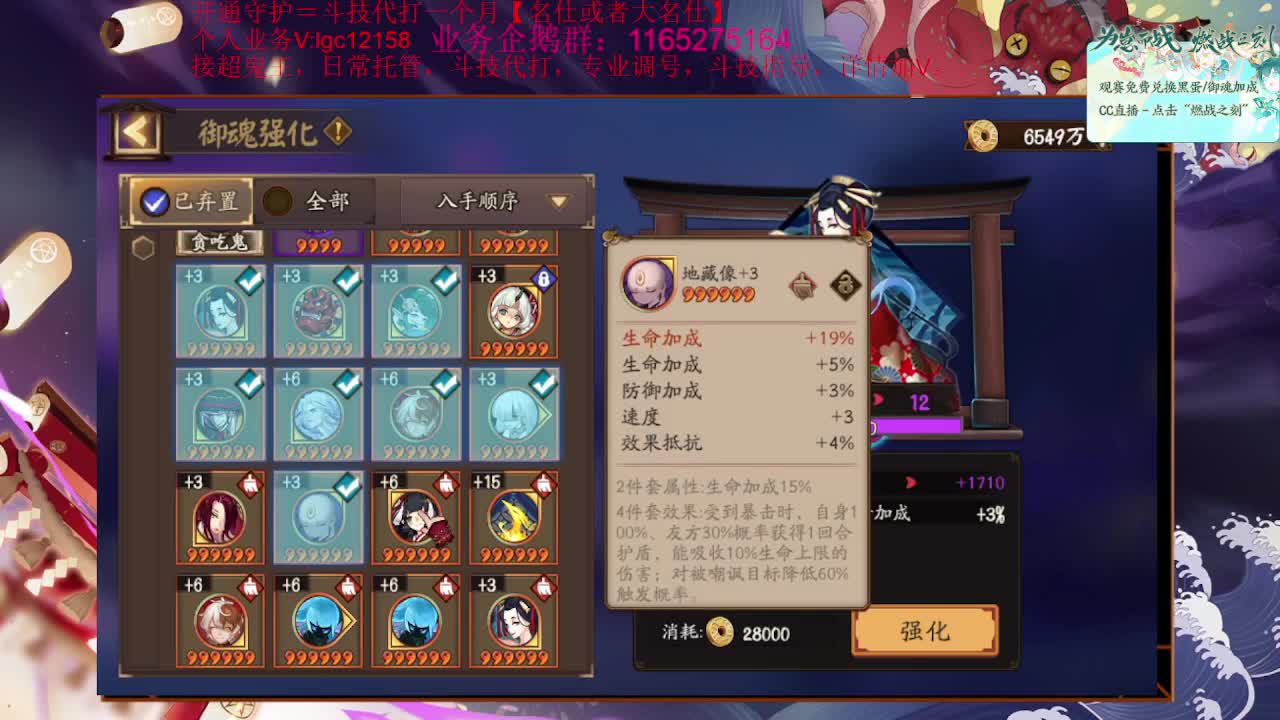Click the dropdown arrow beside 入手顺序
This screenshot has width=1280, height=720.
pos(558,201)
